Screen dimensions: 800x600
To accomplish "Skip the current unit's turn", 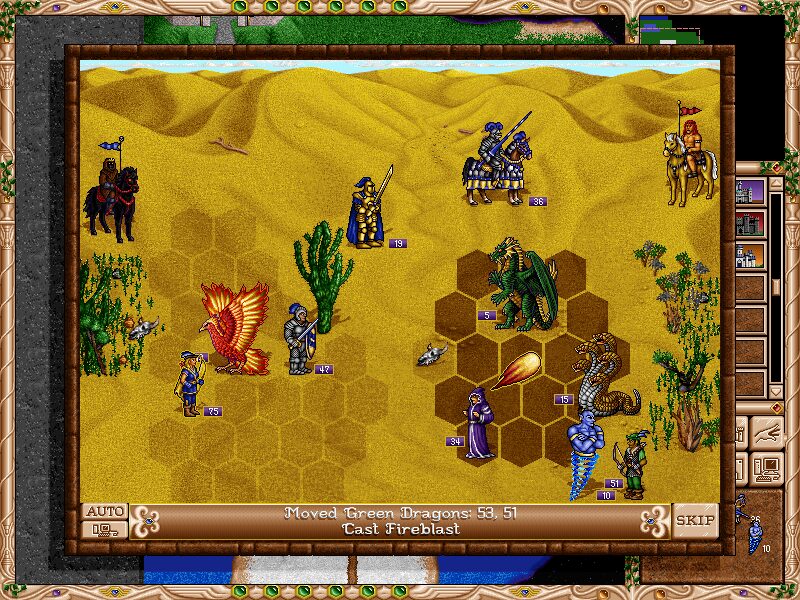I will tap(695, 520).
